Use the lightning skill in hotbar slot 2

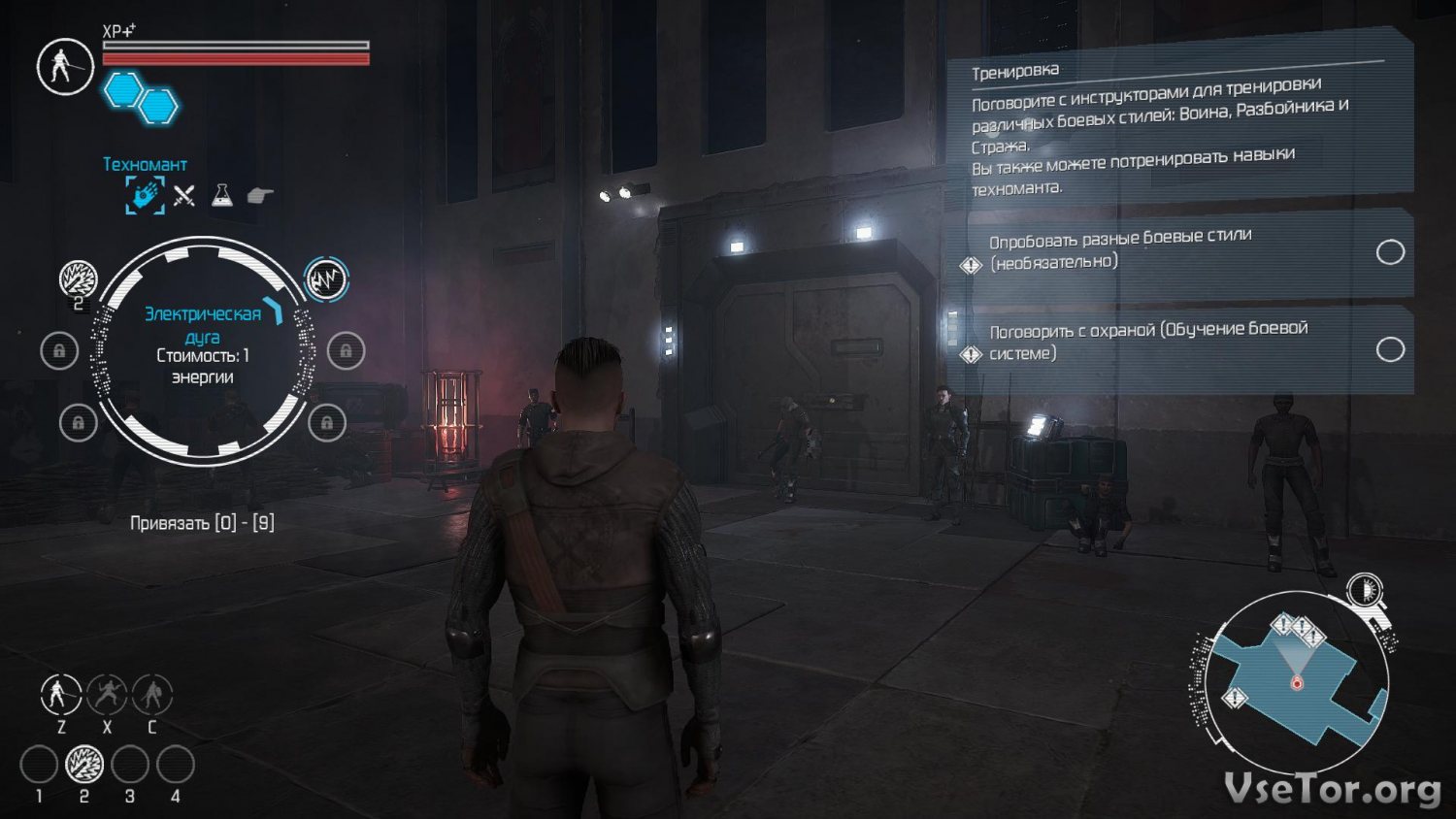[84, 765]
